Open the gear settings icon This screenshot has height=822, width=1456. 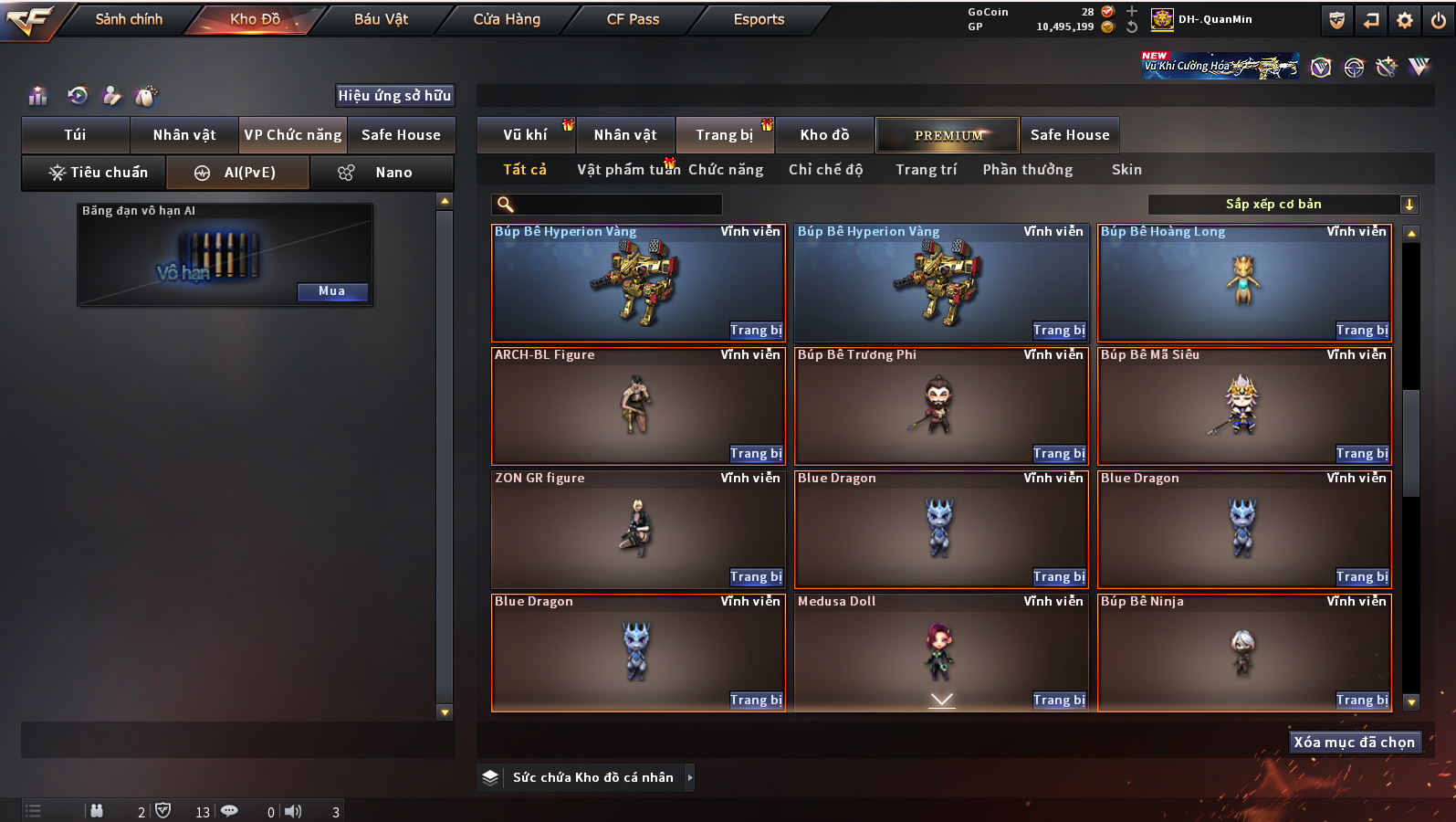1405,20
